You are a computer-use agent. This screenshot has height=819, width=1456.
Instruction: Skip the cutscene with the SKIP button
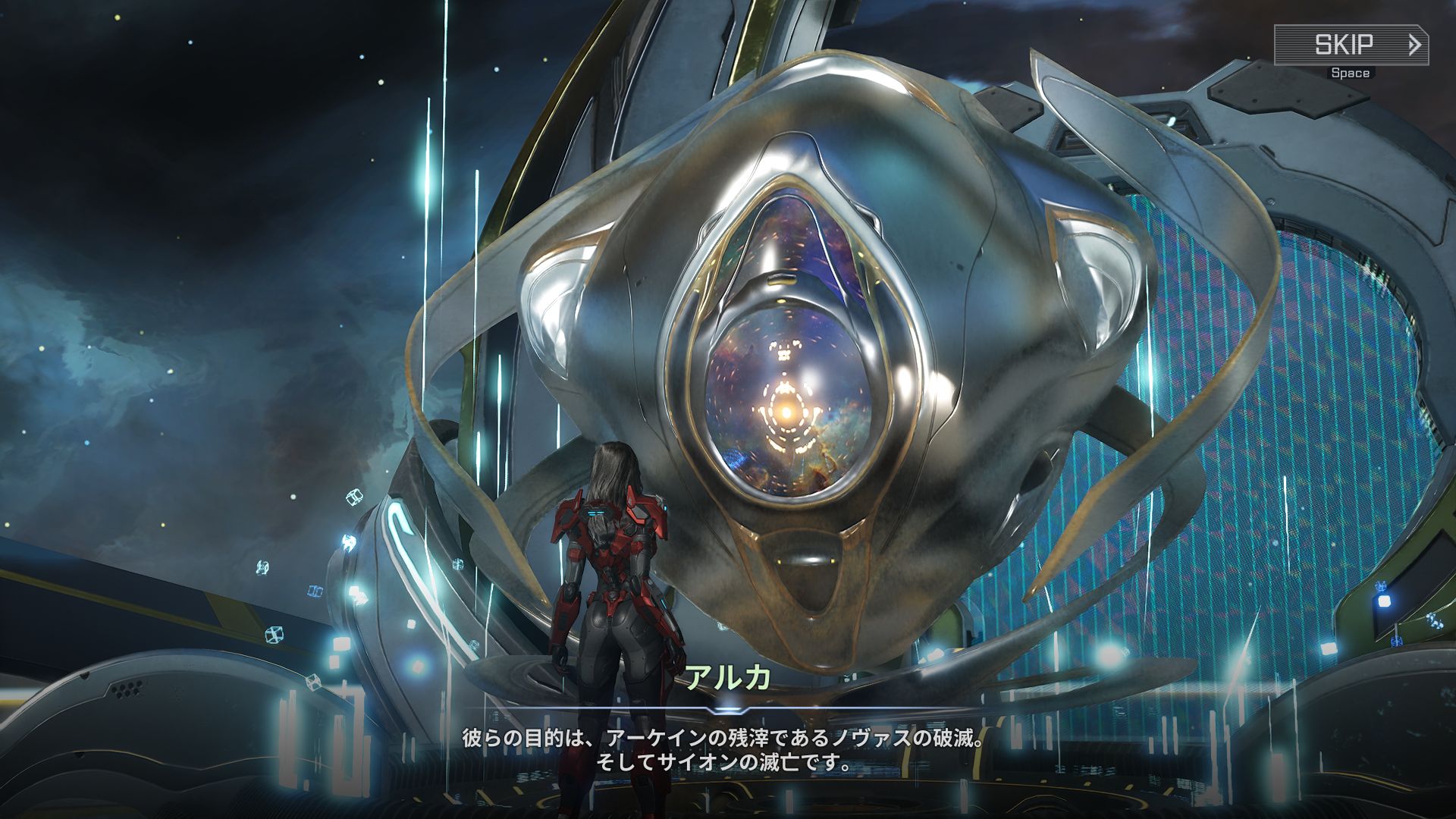pyautogui.click(x=1351, y=45)
